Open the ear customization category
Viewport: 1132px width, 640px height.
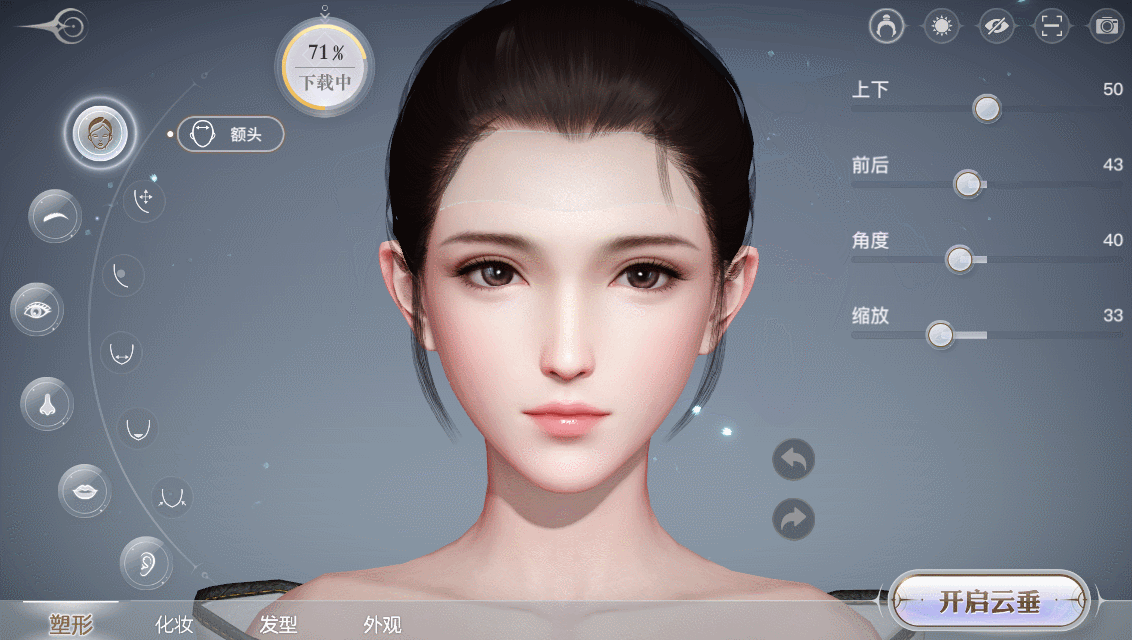pyautogui.click(x=145, y=563)
